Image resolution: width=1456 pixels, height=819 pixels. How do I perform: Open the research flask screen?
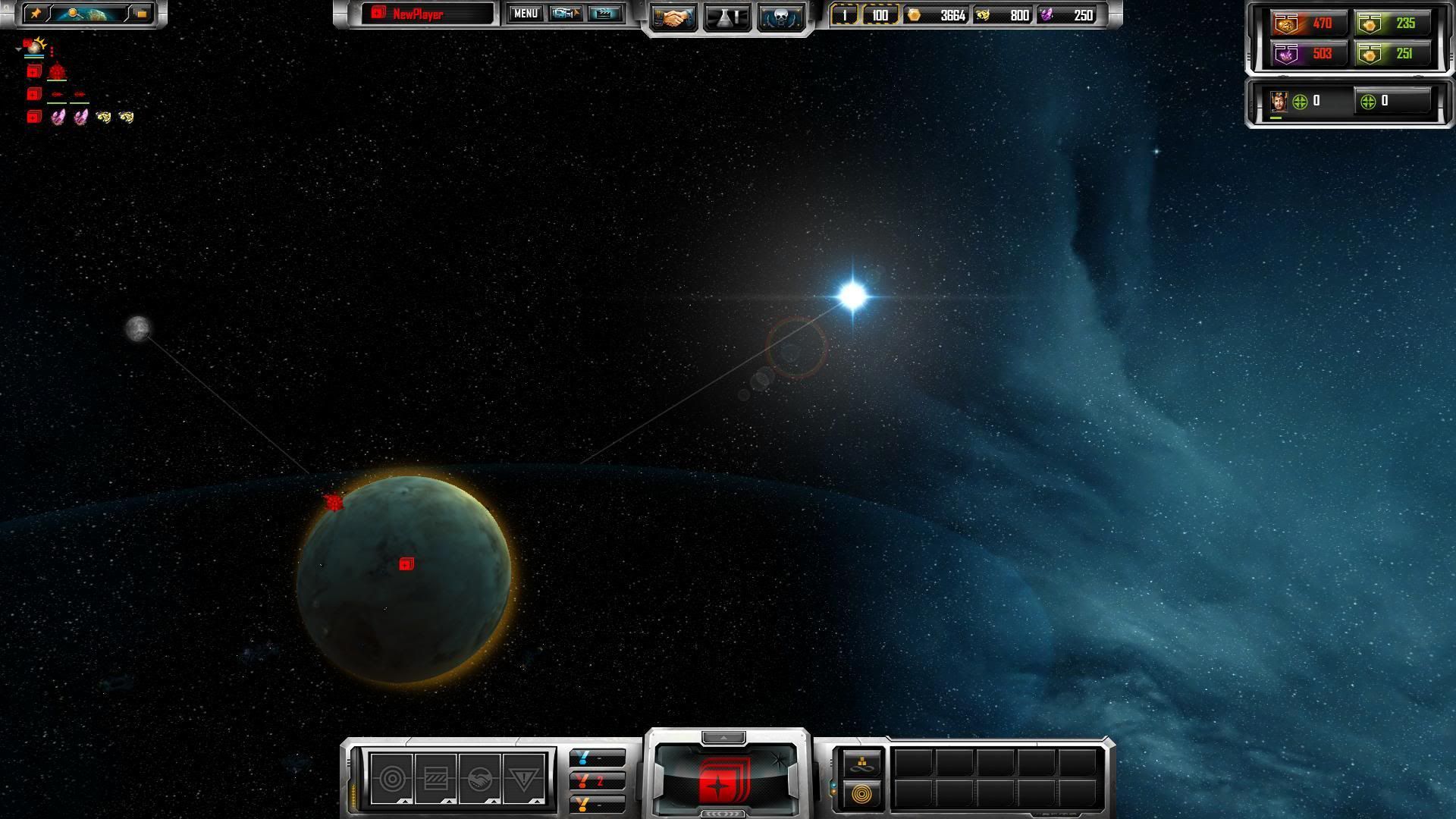point(727,17)
